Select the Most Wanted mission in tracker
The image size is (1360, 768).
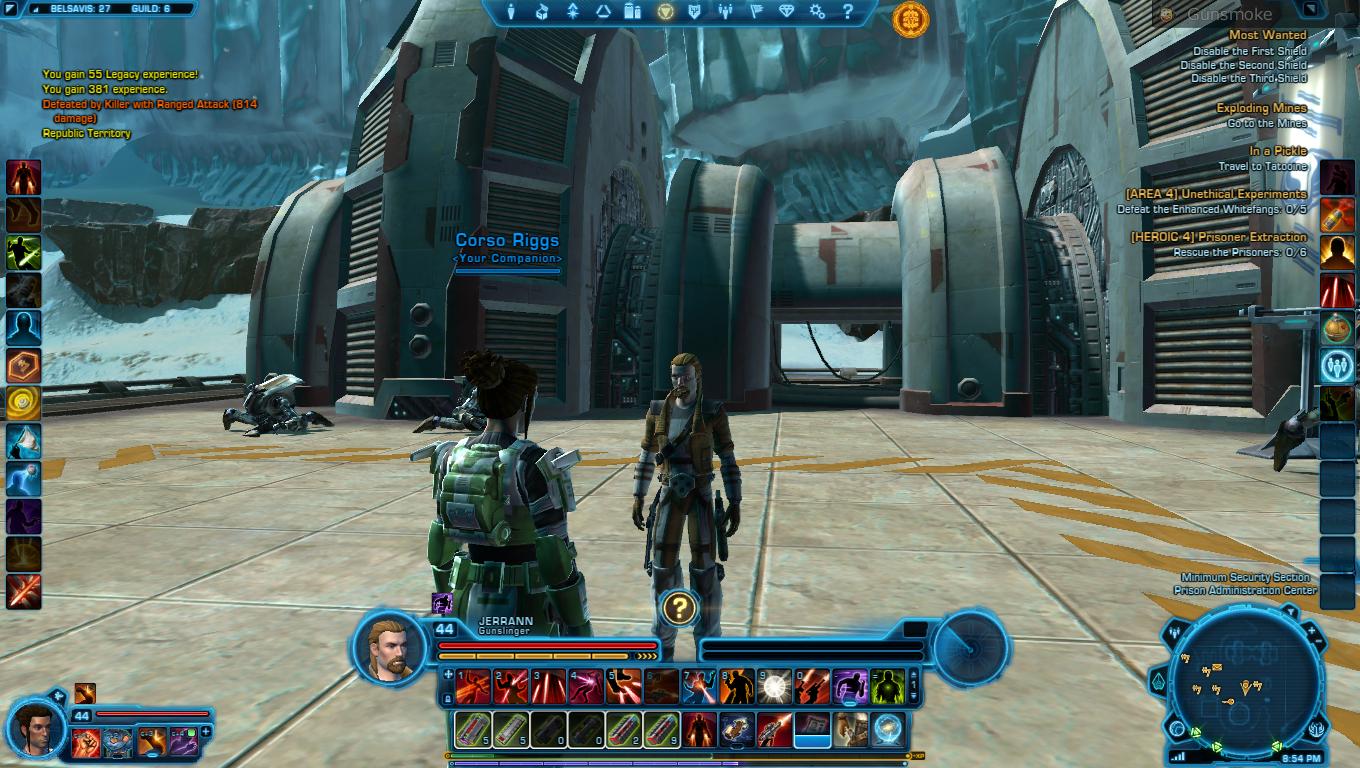[1269, 35]
